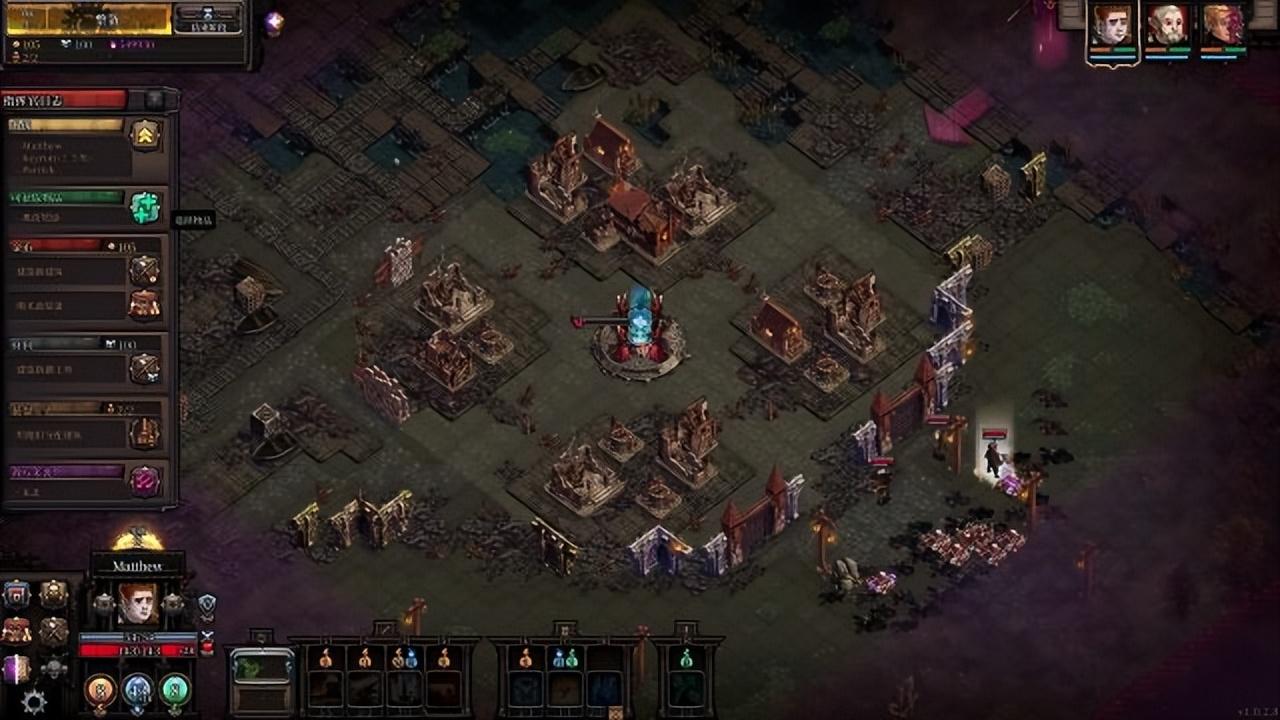1280x720 pixels.
Task: Click the yellow chevron level-up icon
Action: pos(146,135)
